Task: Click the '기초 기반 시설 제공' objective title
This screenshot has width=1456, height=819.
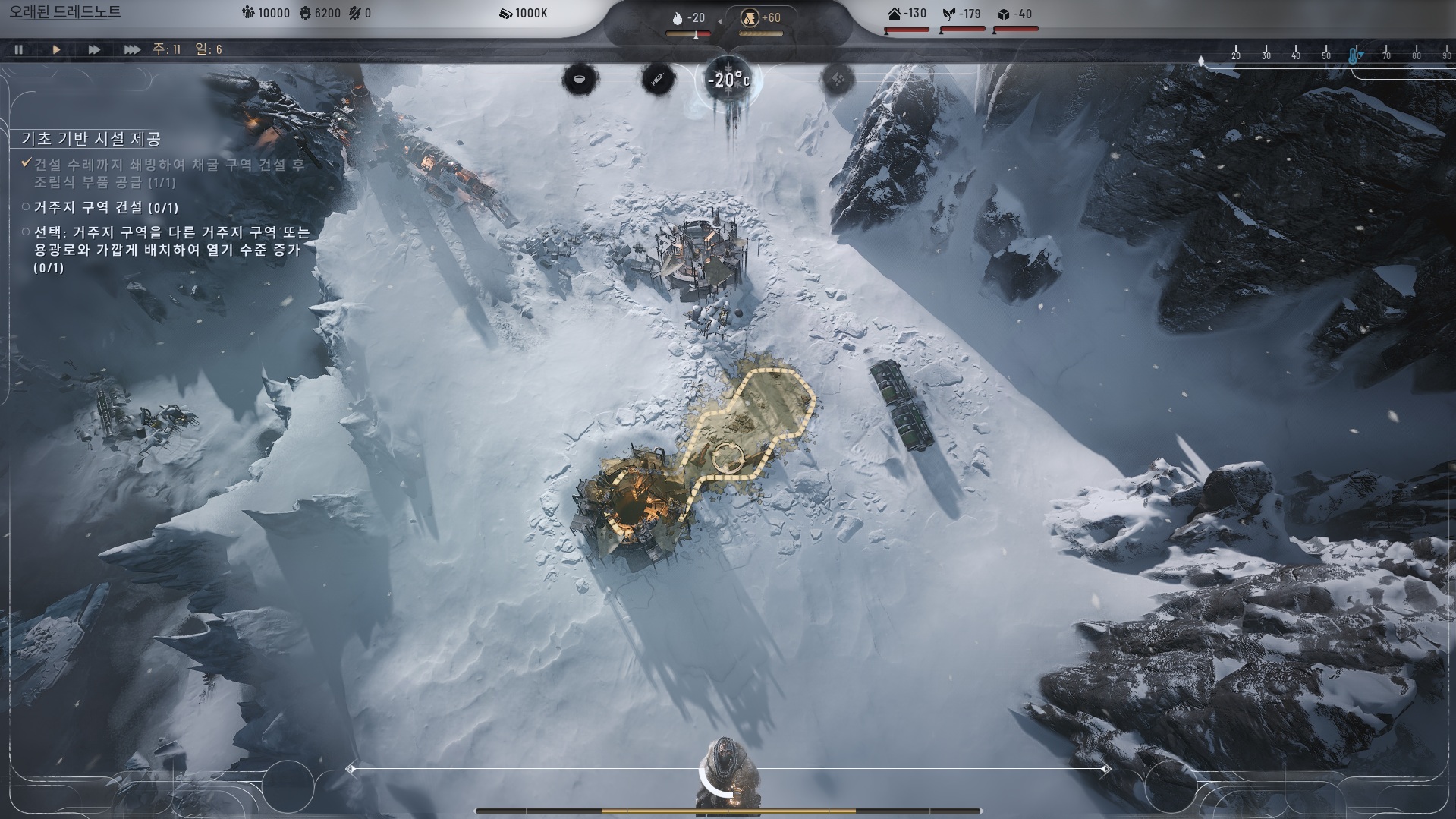Action: tap(91, 139)
